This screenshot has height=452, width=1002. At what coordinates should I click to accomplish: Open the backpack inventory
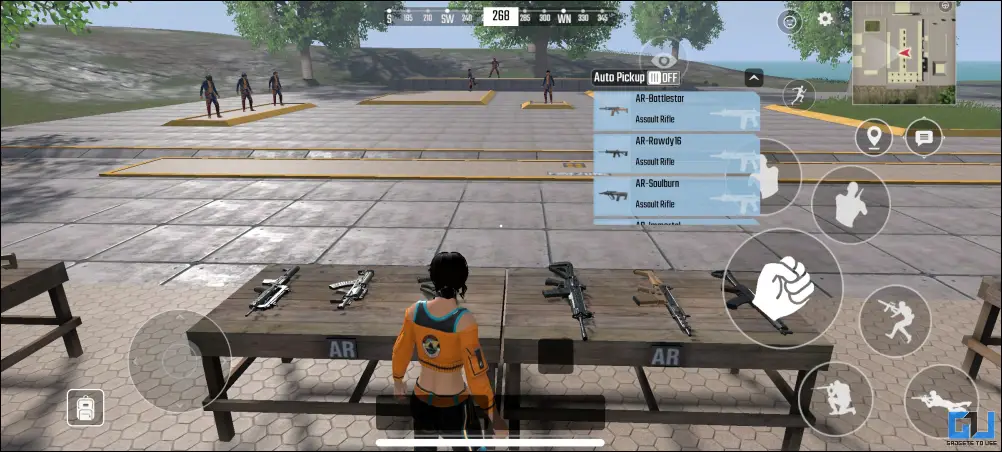click(x=85, y=407)
